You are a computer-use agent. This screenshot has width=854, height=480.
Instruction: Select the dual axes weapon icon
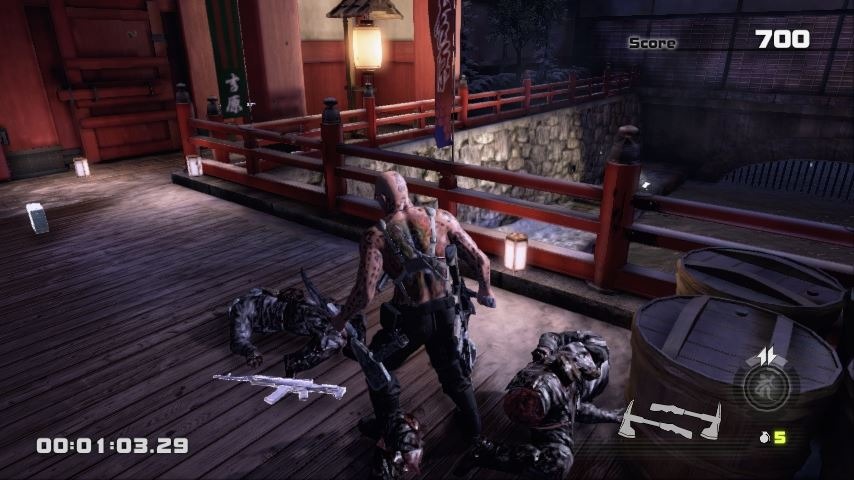pos(669,418)
